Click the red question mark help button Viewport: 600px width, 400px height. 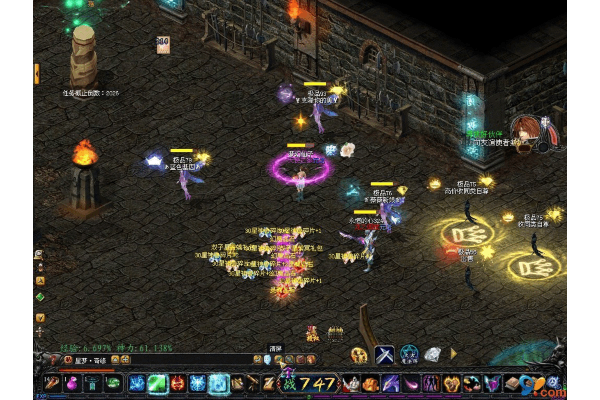coord(53,359)
